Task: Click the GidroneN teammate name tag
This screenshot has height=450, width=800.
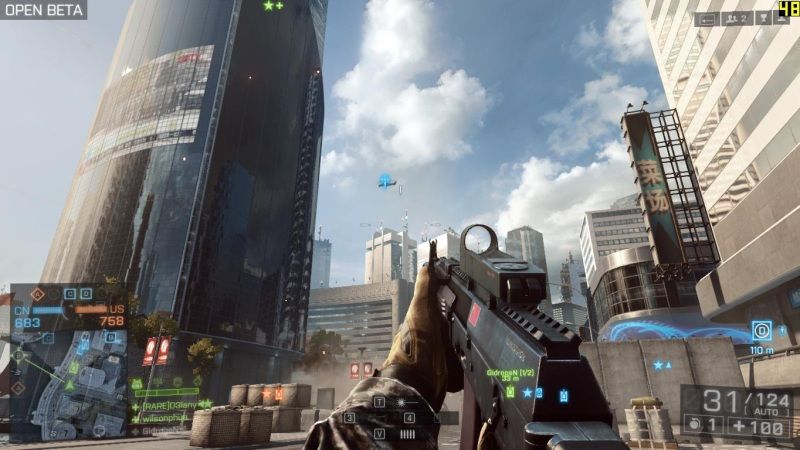Action: (x=509, y=371)
